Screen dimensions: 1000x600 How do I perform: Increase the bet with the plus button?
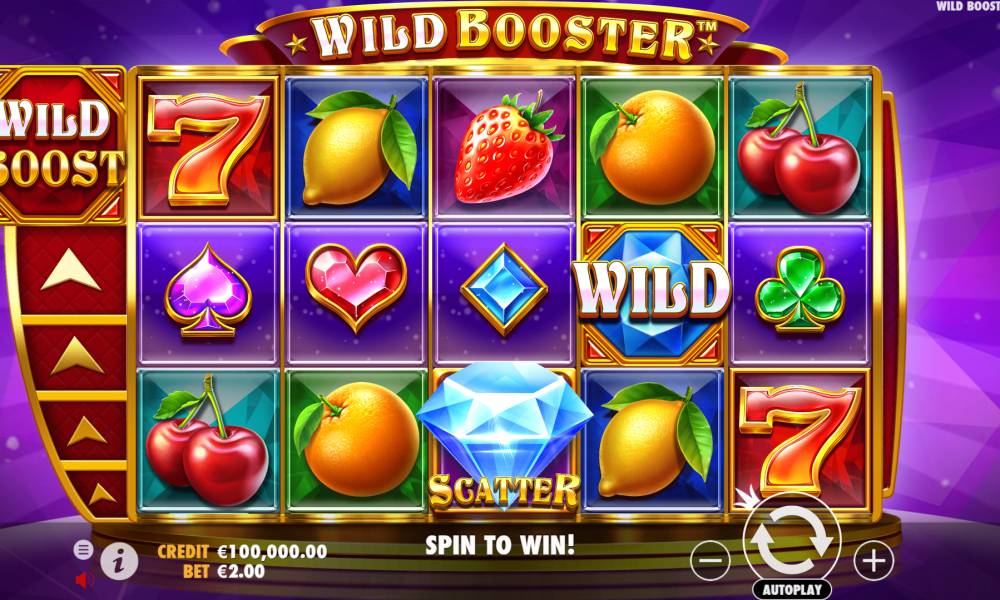pyautogui.click(x=874, y=561)
